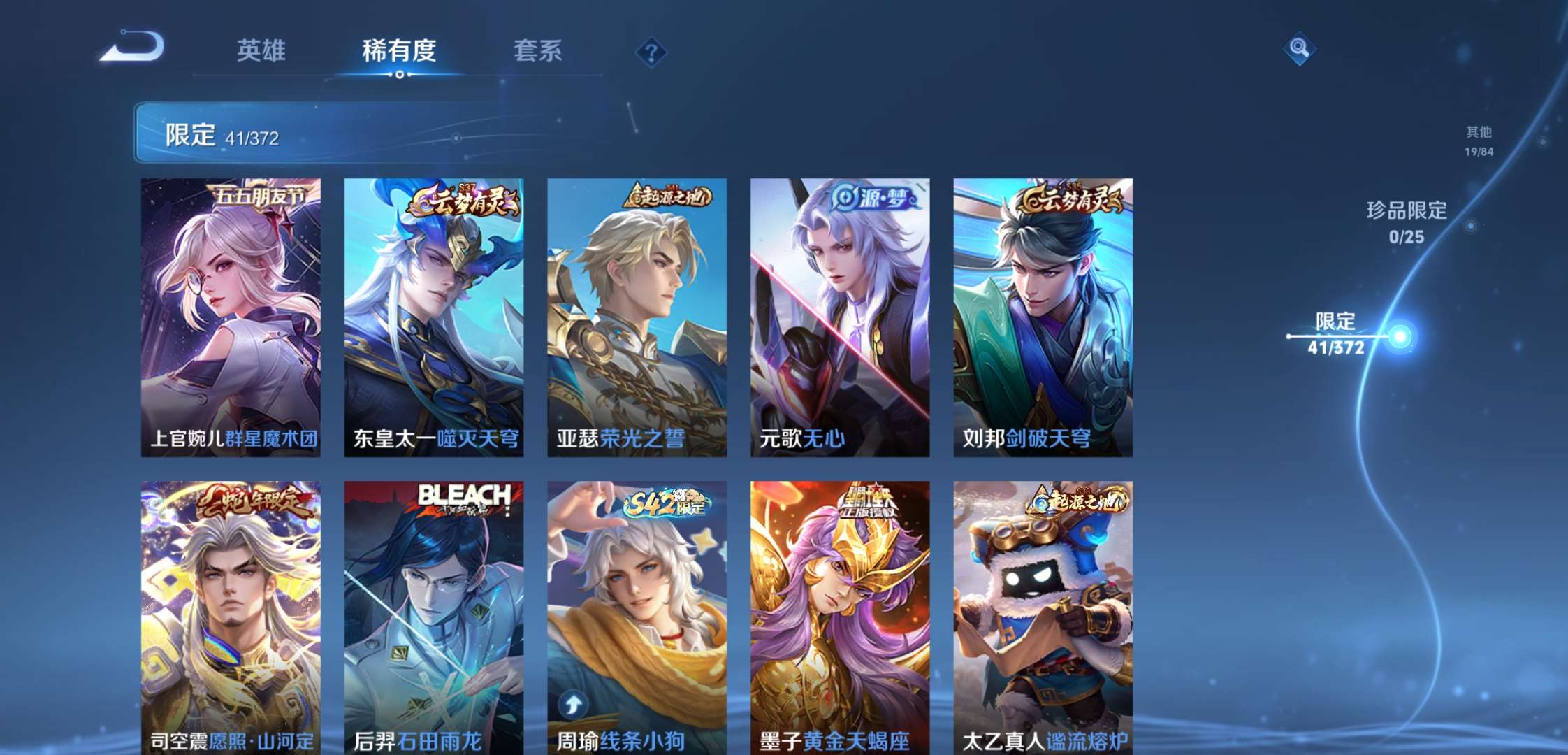Click the 云梦有灵 badge on 东皇太一 card
This screenshot has width=1568, height=755.
pyautogui.click(x=467, y=201)
